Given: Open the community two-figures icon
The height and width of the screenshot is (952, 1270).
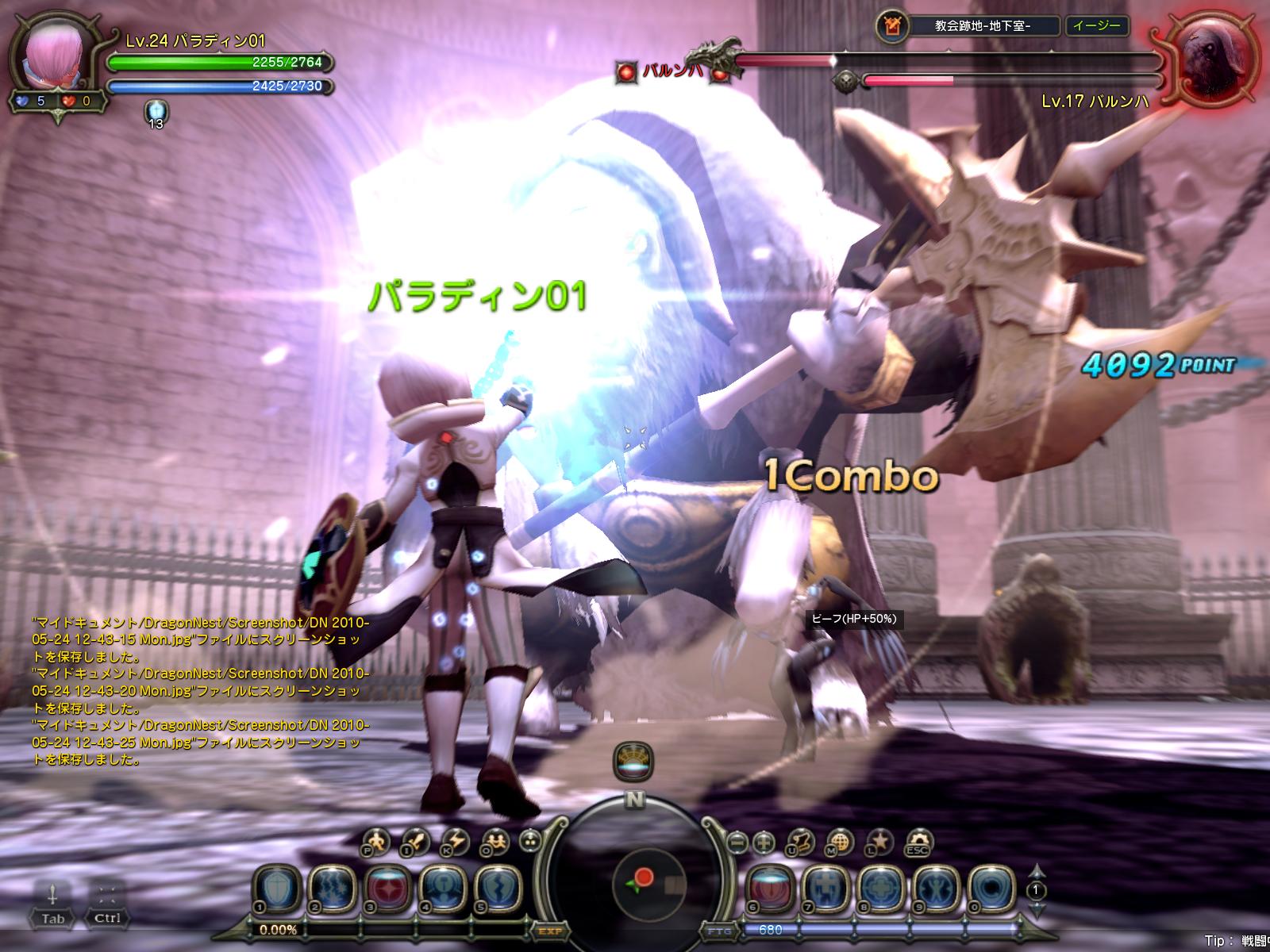Looking at the screenshot, I should (496, 841).
